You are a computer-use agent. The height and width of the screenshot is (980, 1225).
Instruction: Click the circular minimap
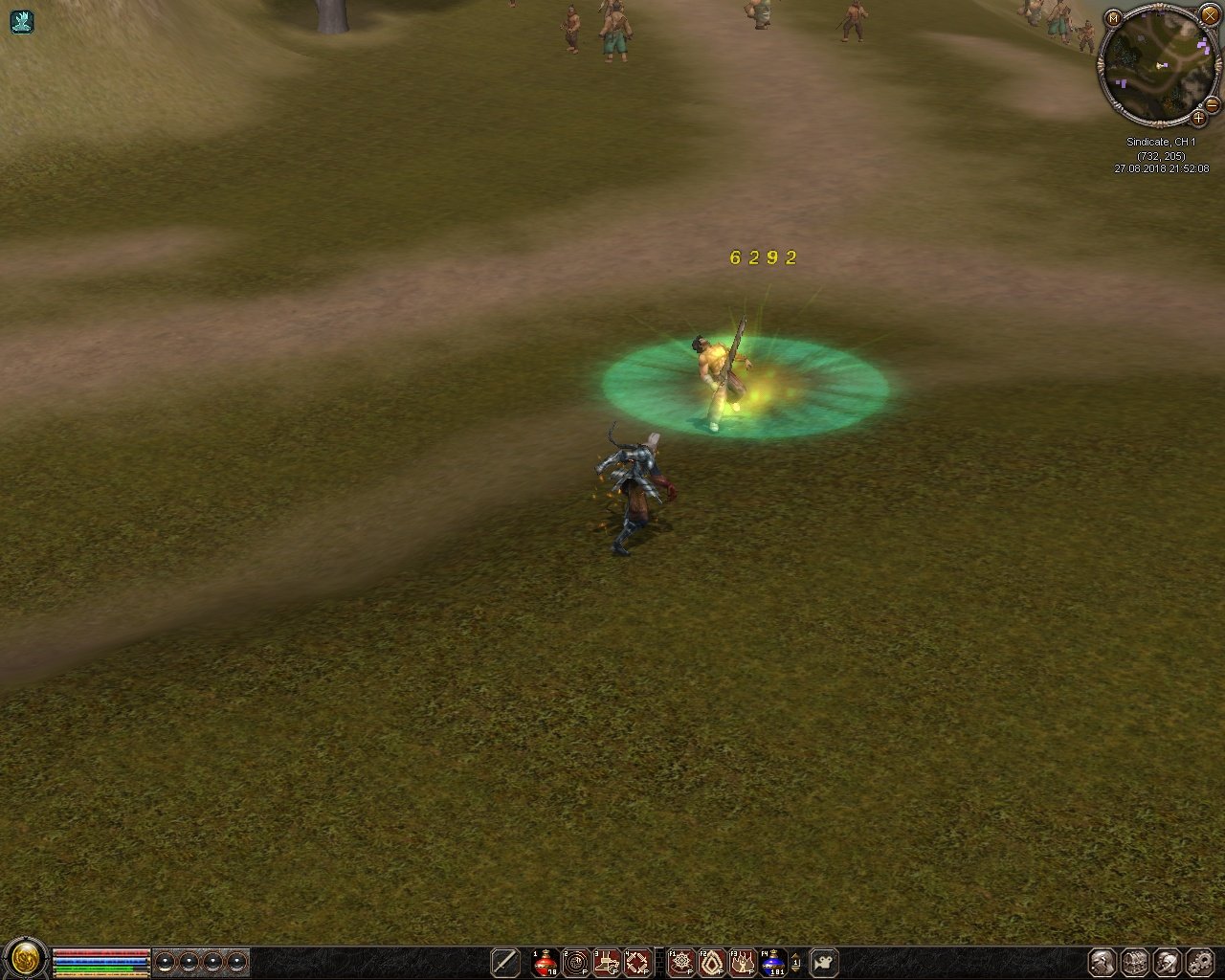(1157, 64)
